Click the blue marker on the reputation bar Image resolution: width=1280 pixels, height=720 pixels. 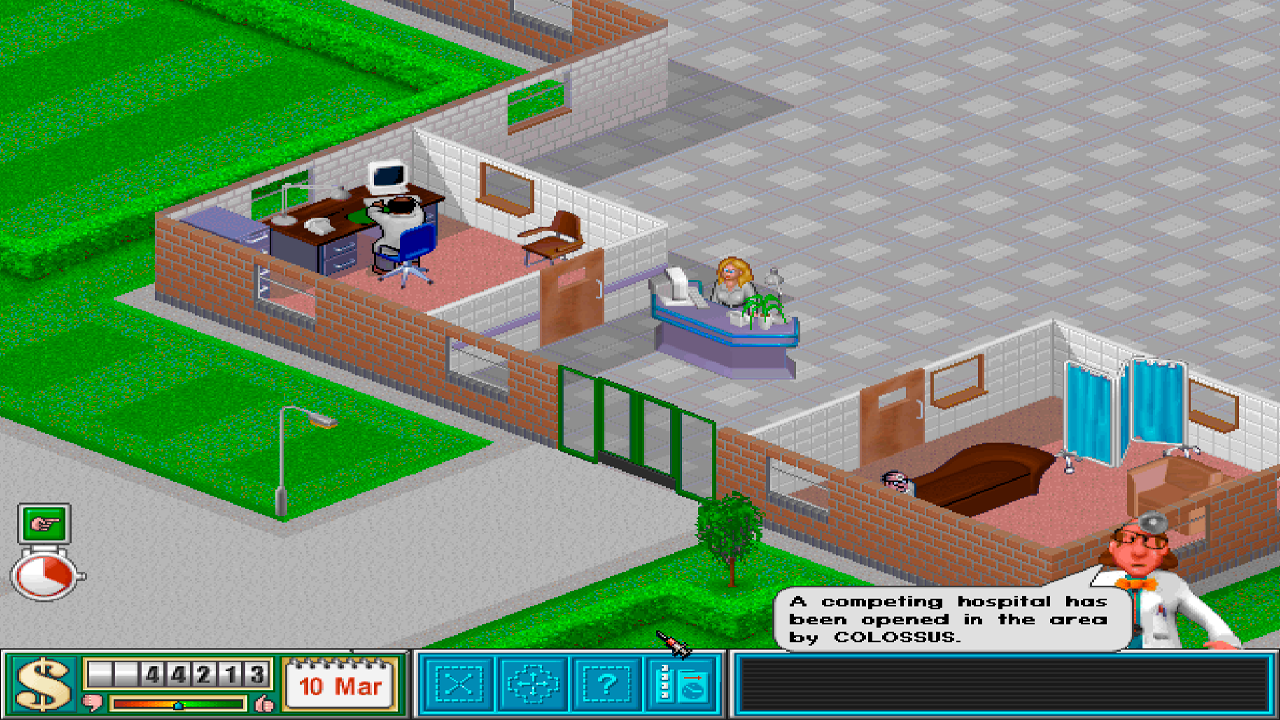click(x=179, y=703)
